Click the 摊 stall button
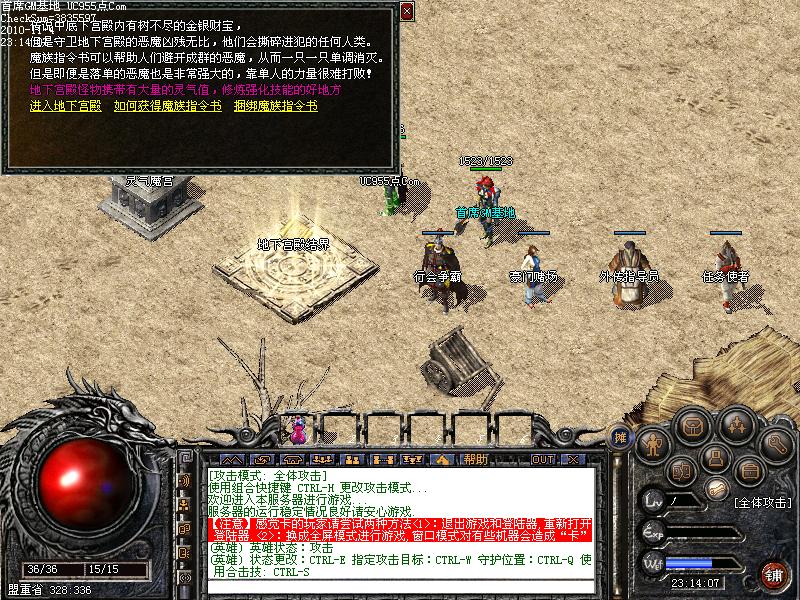800x600 pixels. pyautogui.click(x=621, y=436)
